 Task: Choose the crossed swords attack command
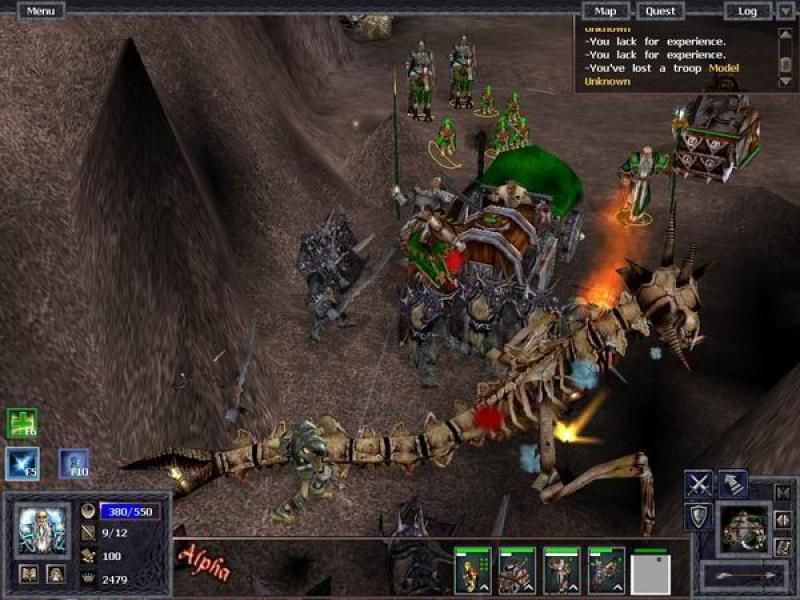698,485
